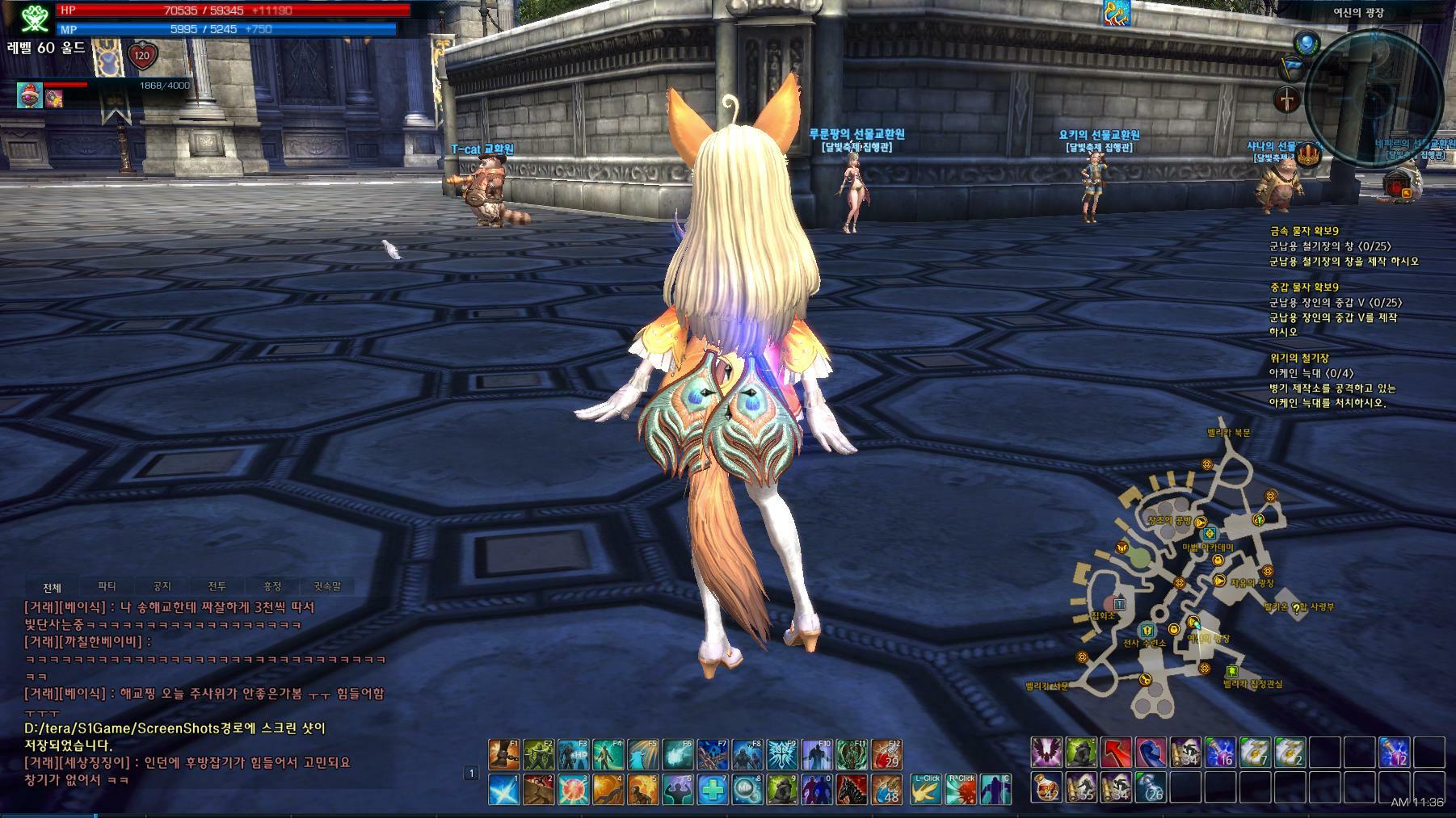This screenshot has width=1456, height=818.
Task: Select the purple winged quick-slot icon
Action: click(1046, 753)
